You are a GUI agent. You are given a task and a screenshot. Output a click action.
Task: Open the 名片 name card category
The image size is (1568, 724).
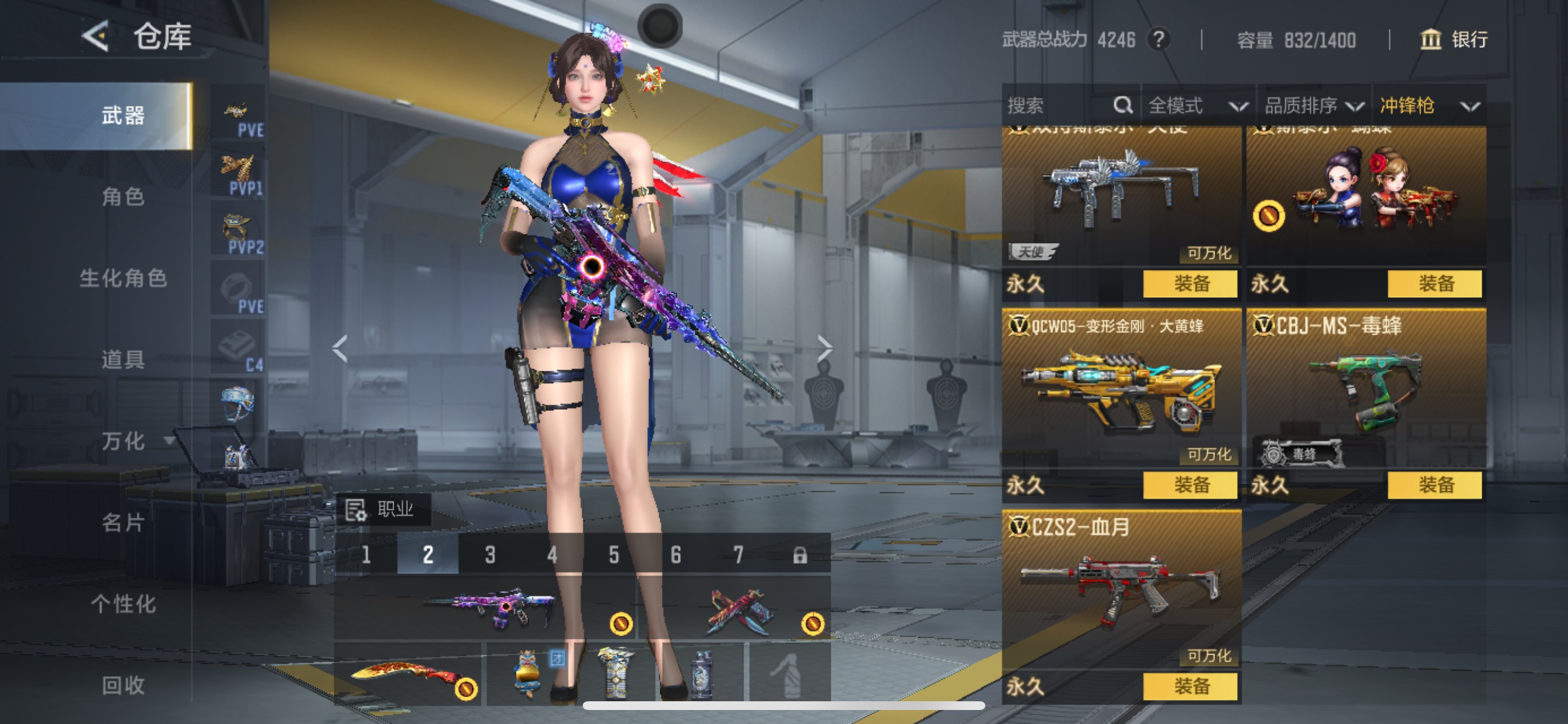pos(123,522)
